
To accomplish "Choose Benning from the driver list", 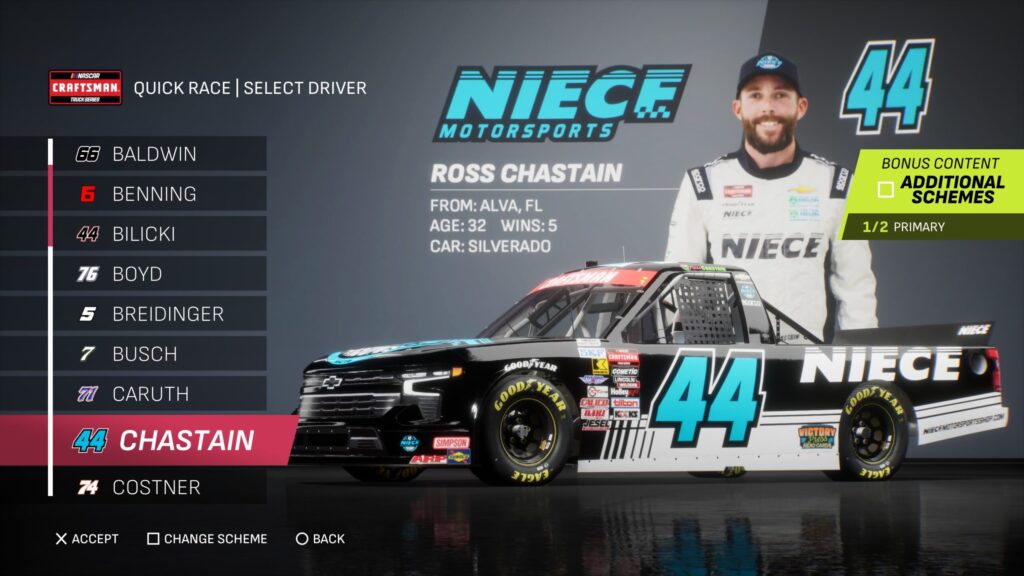I will 155,194.
